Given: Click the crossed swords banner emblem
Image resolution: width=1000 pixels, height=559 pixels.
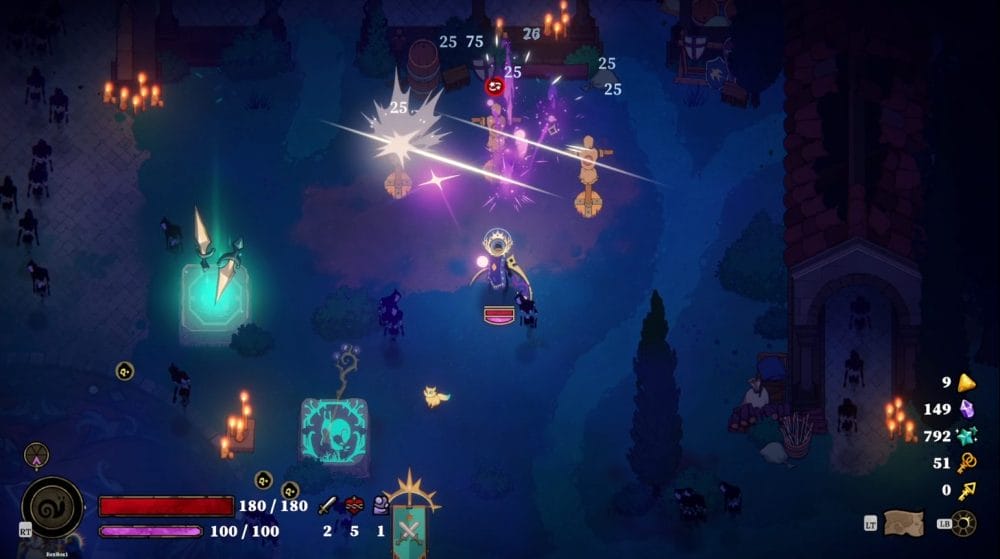Looking at the screenshot, I should click(x=410, y=525).
